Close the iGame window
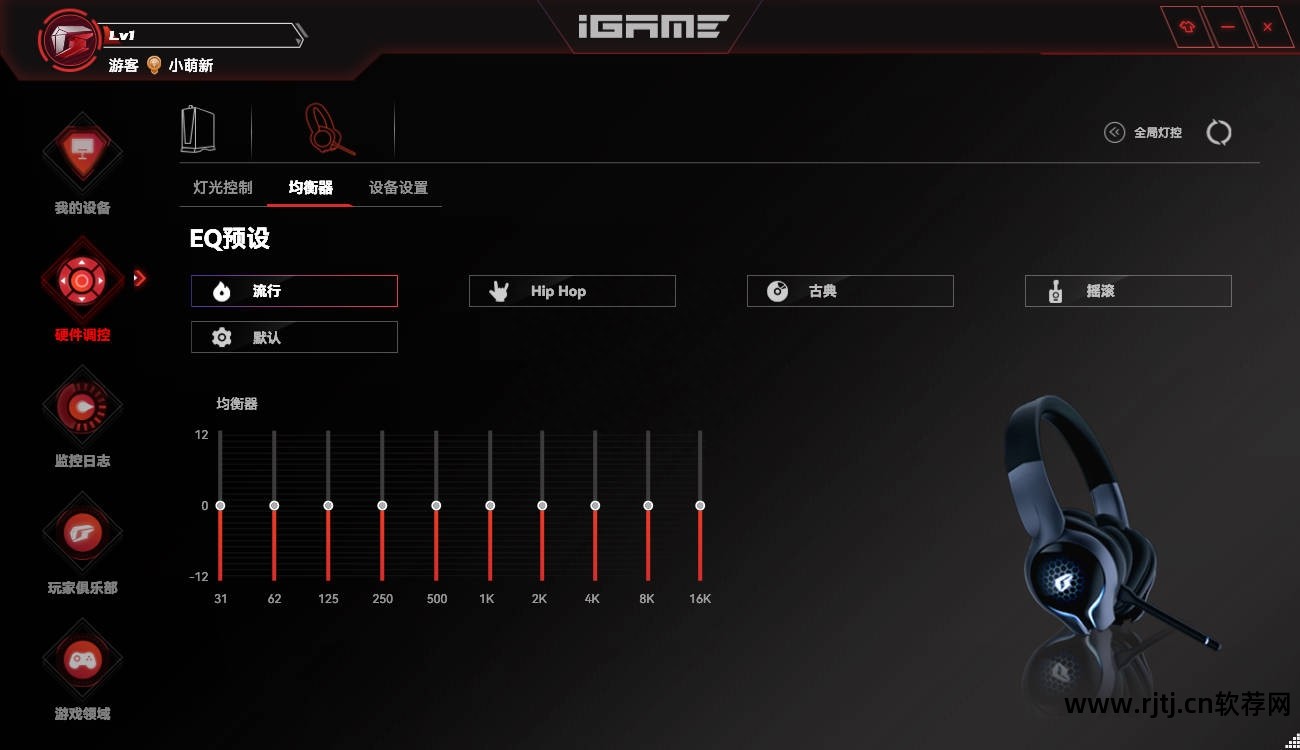 pyautogui.click(x=1267, y=28)
